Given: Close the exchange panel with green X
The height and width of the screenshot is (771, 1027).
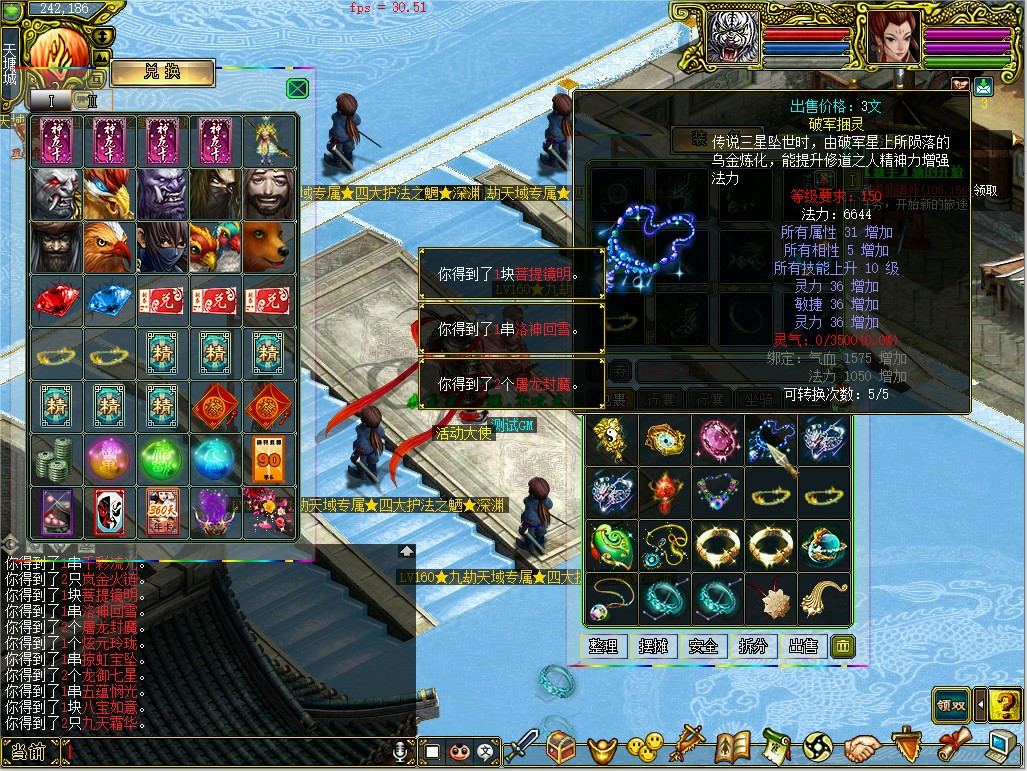Looking at the screenshot, I should coord(297,88).
